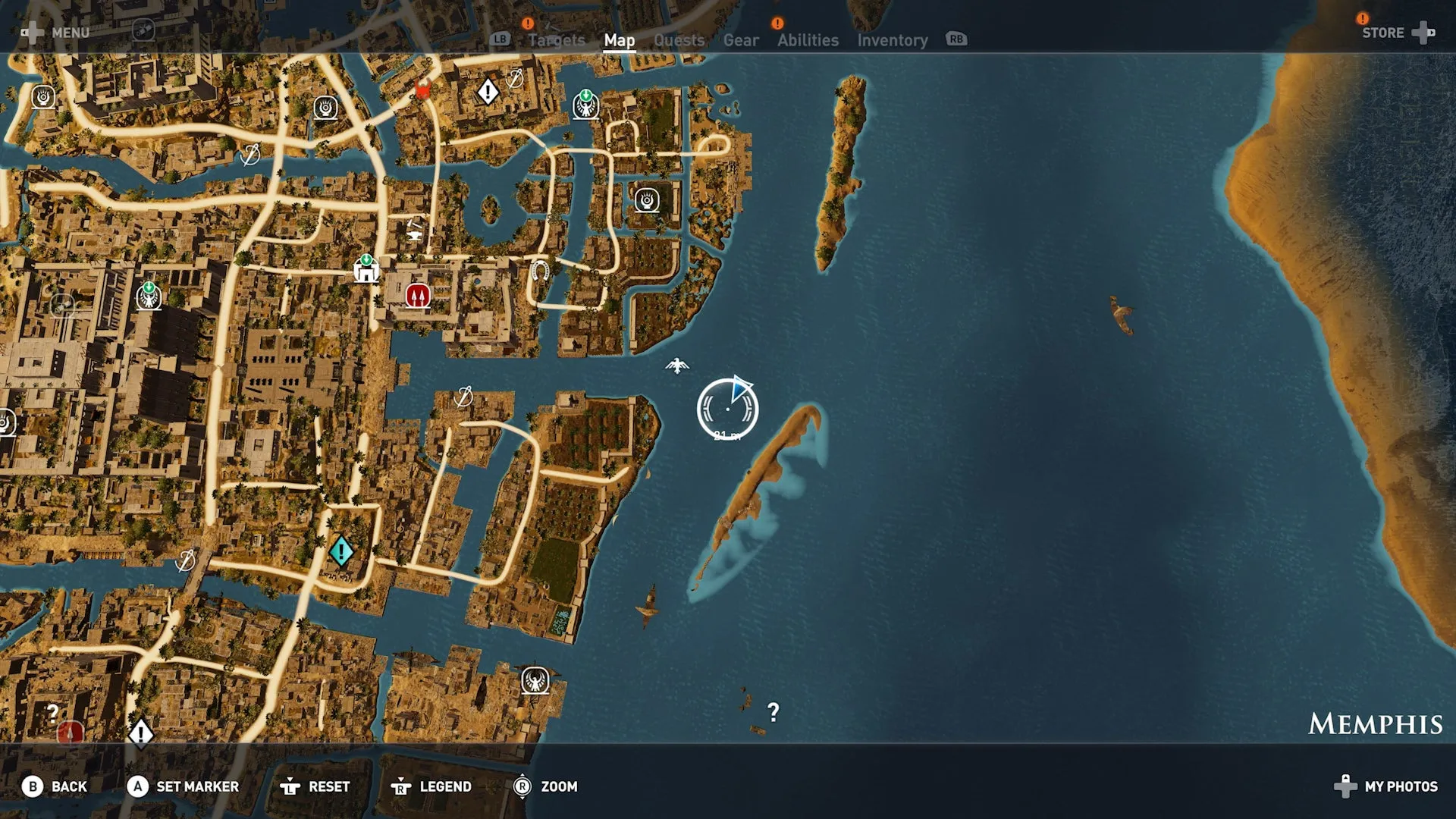Open My Photos
The width and height of the screenshot is (1456, 819).
pyautogui.click(x=1386, y=786)
